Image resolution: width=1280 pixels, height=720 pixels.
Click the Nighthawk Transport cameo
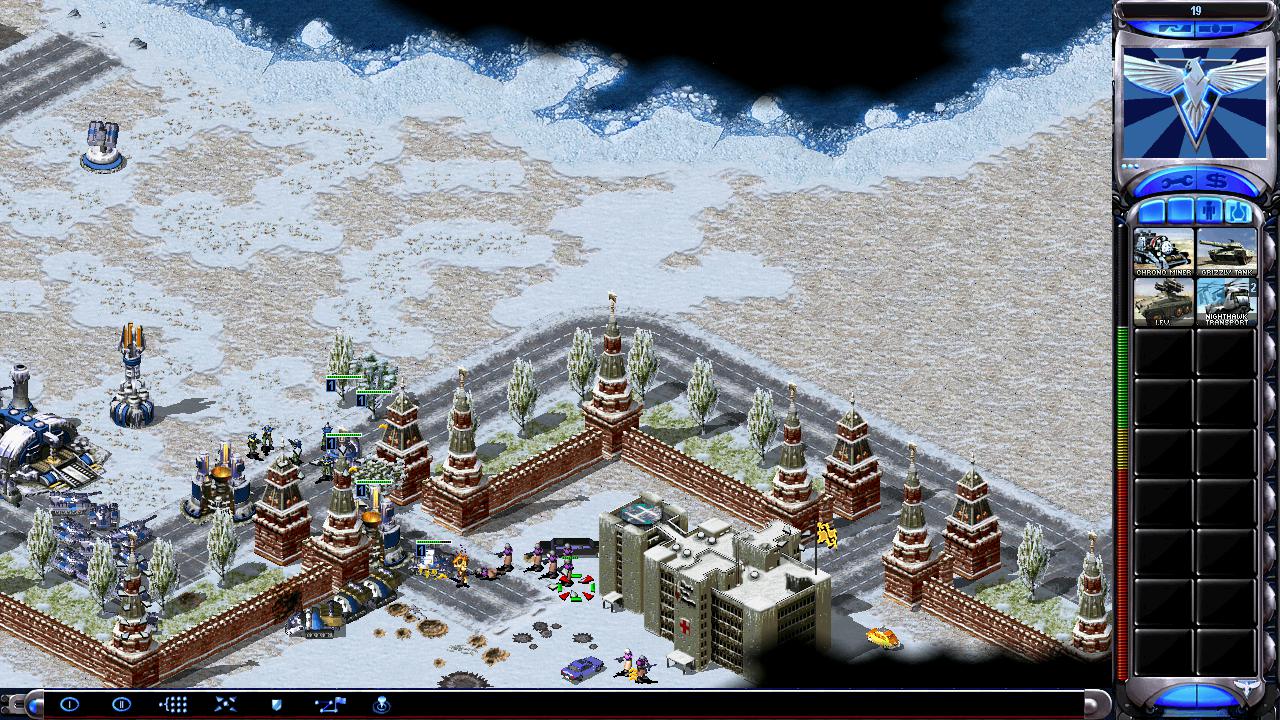click(x=1226, y=301)
